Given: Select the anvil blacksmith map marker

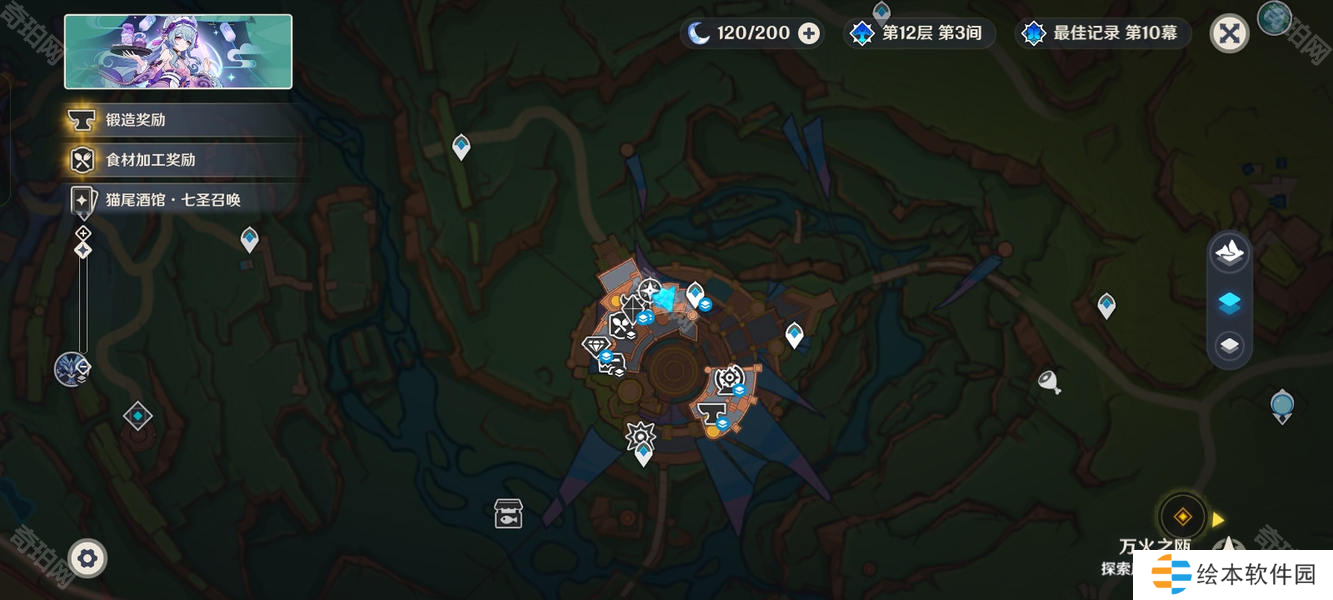Looking at the screenshot, I should tap(711, 412).
